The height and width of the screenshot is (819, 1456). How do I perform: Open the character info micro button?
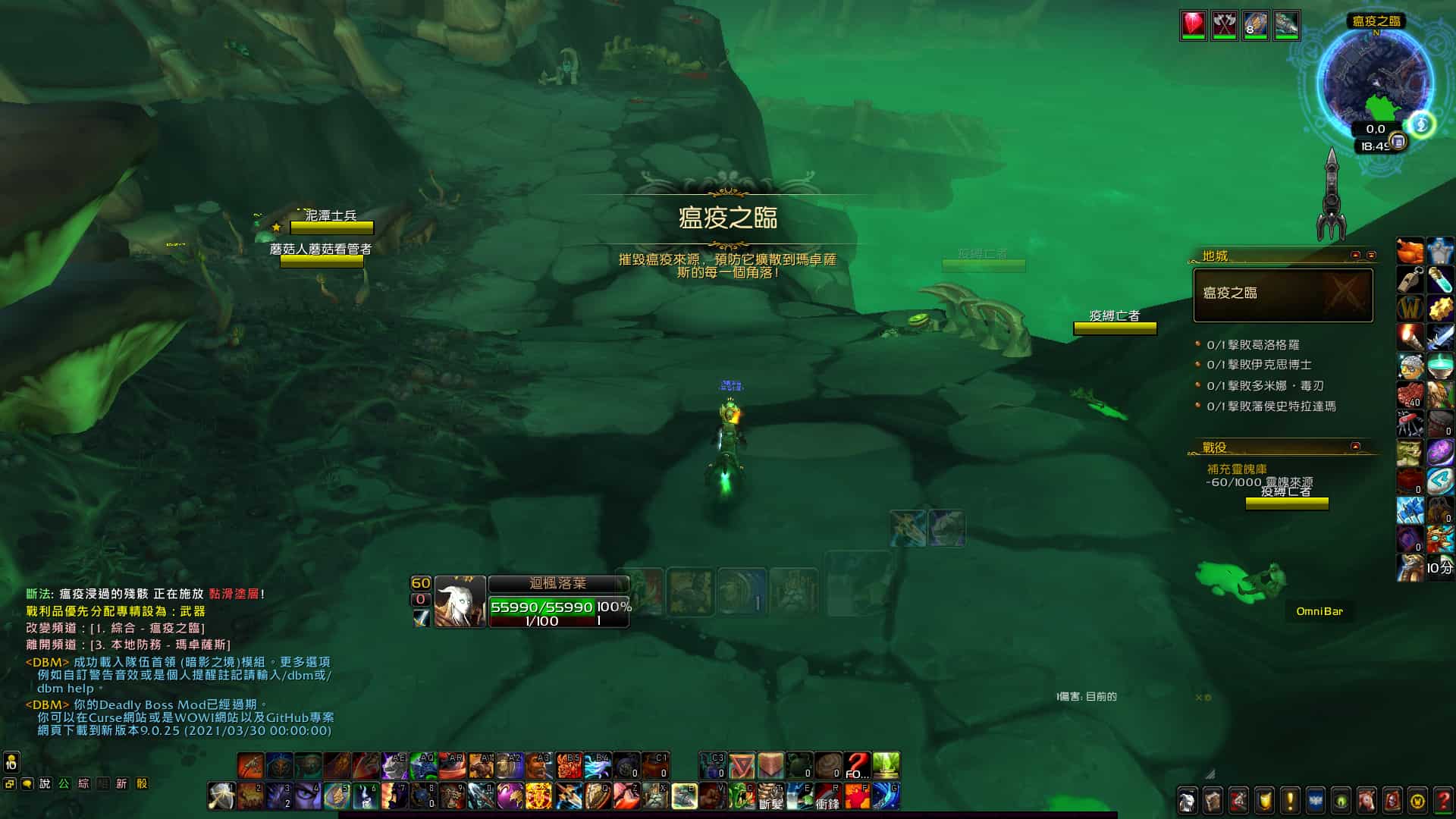[x=1188, y=800]
